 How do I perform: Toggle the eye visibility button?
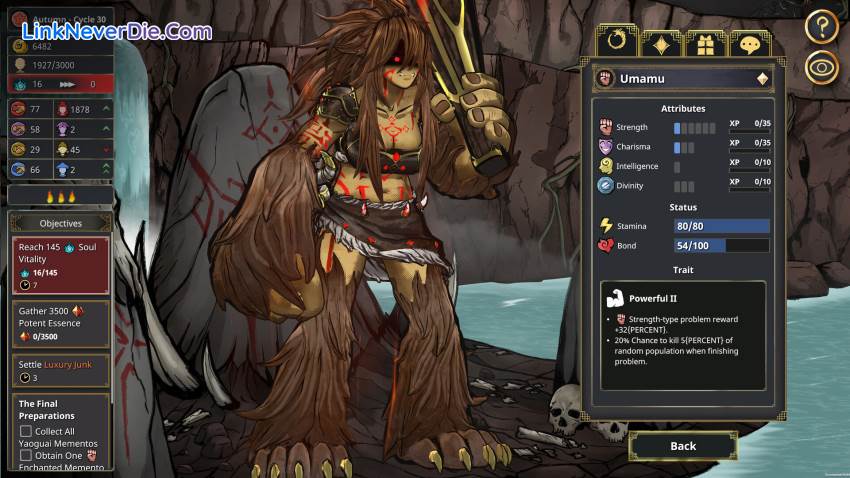(x=821, y=68)
